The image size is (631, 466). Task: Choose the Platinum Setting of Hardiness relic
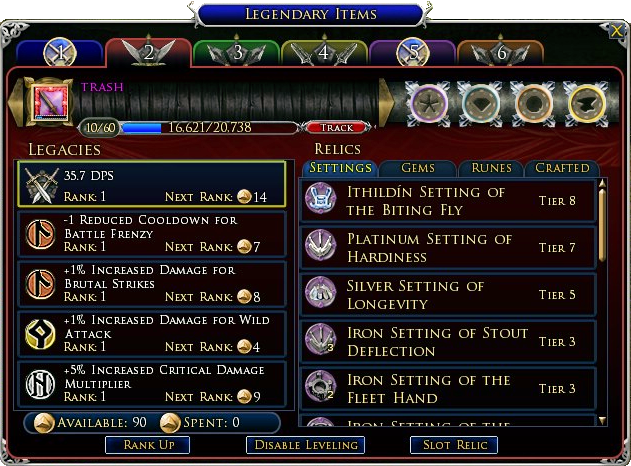coord(448,247)
